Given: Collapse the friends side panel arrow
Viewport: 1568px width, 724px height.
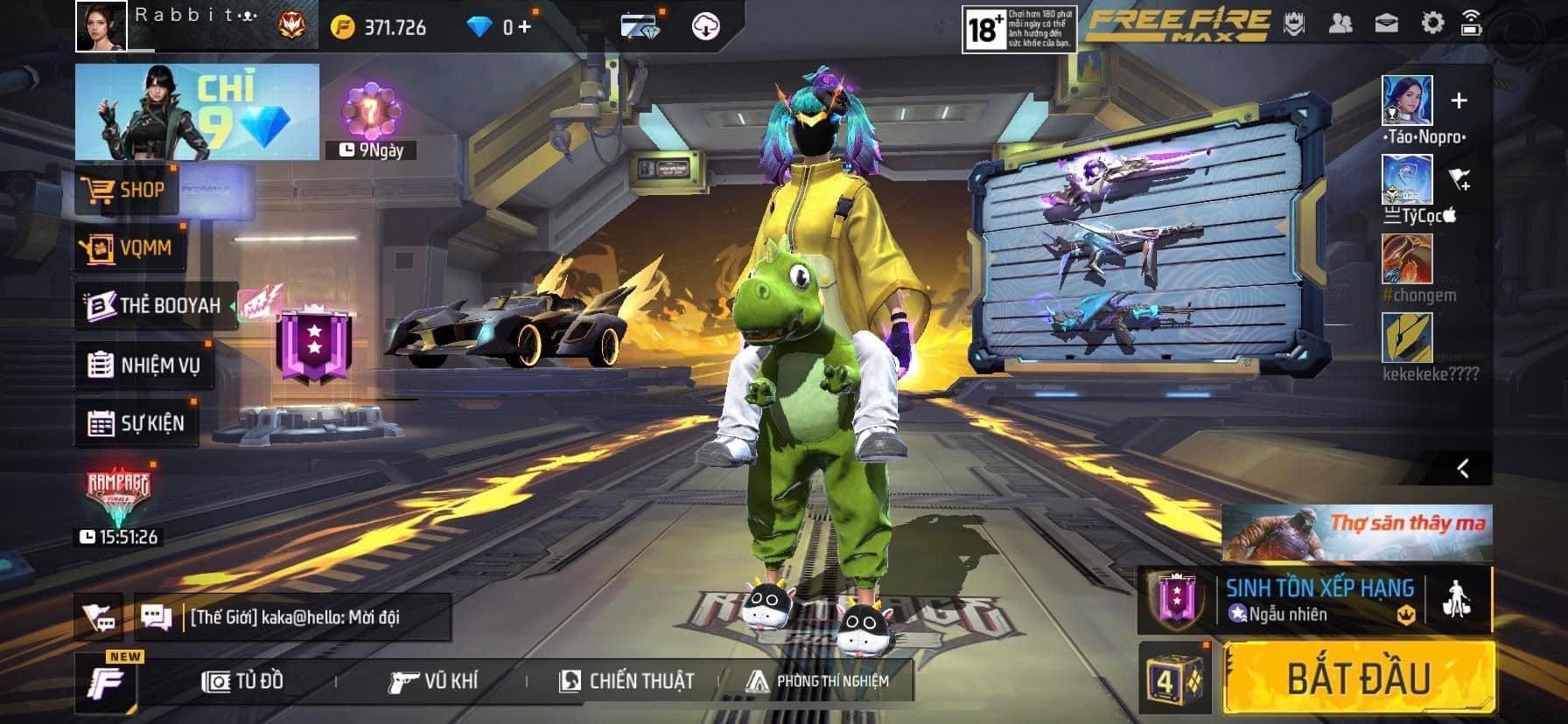Looking at the screenshot, I should coord(1462,469).
